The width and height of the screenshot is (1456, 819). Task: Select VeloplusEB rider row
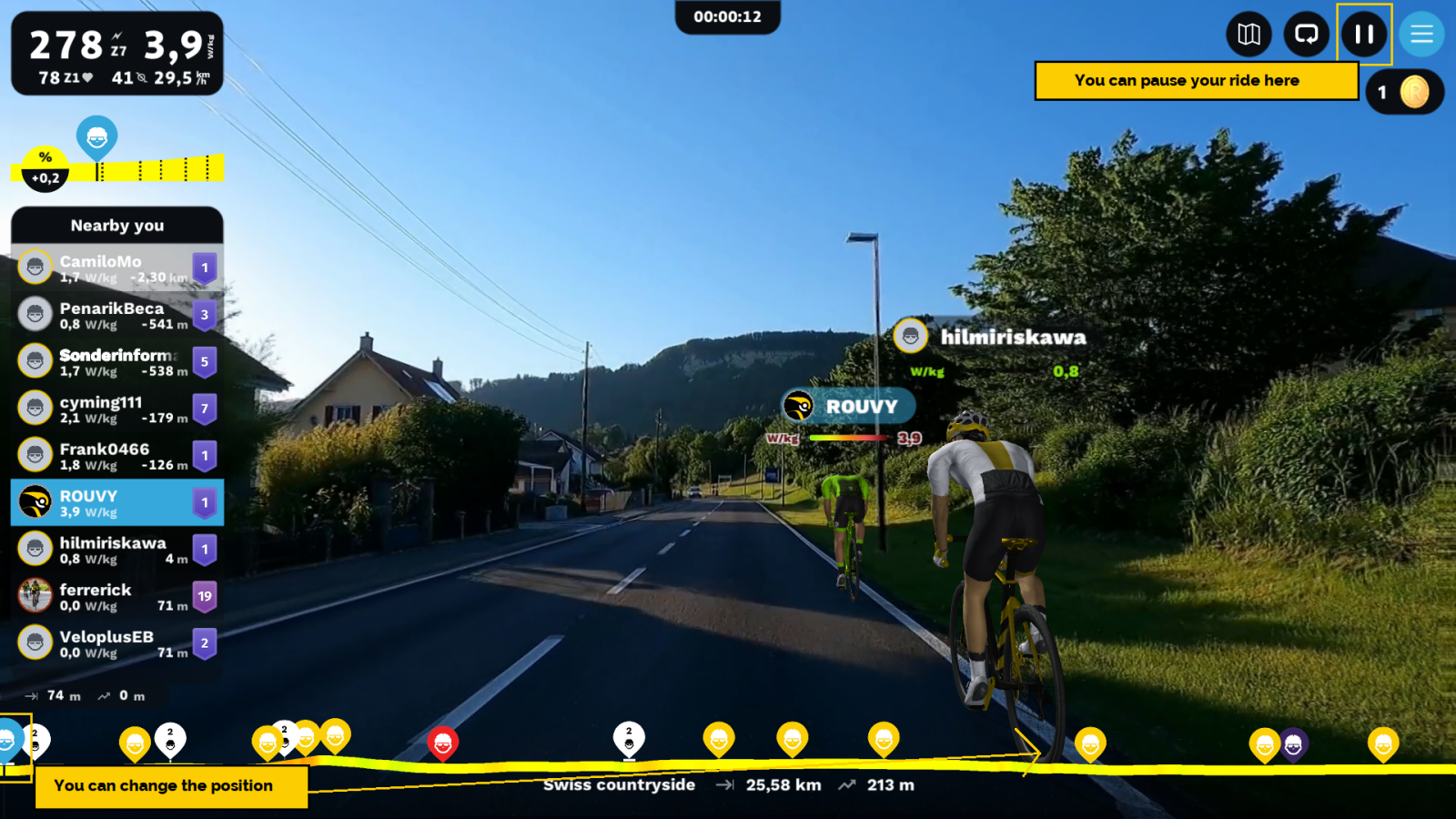(116, 643)
